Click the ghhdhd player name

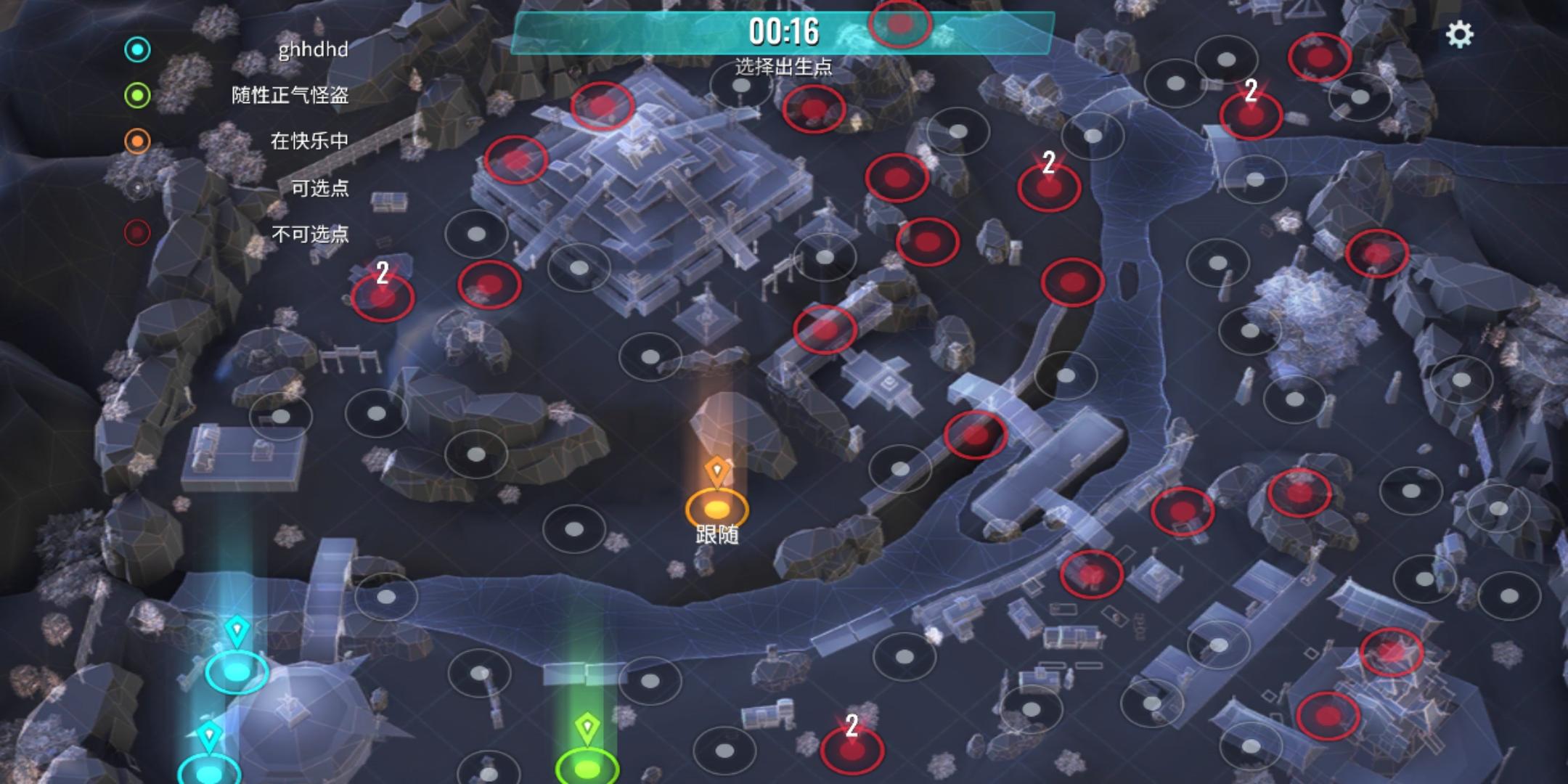[312, 51]
